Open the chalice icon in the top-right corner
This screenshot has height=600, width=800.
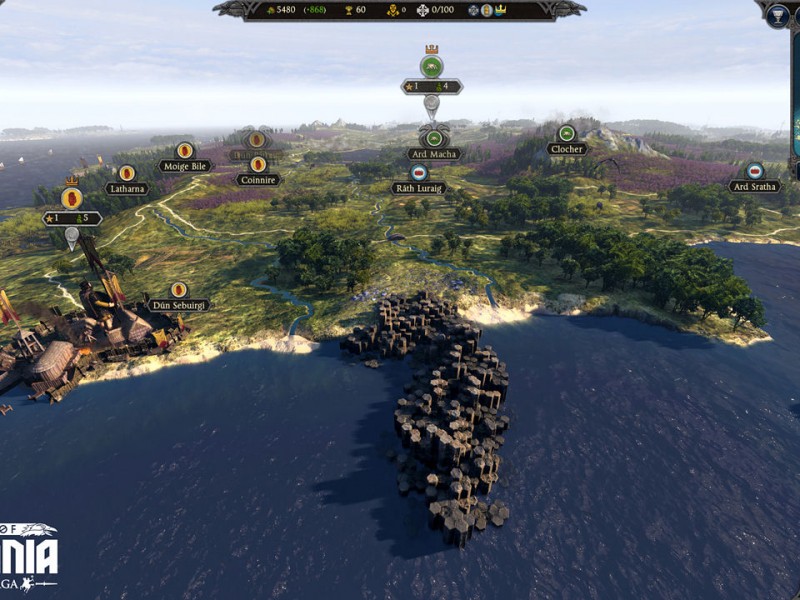[777, 15]
